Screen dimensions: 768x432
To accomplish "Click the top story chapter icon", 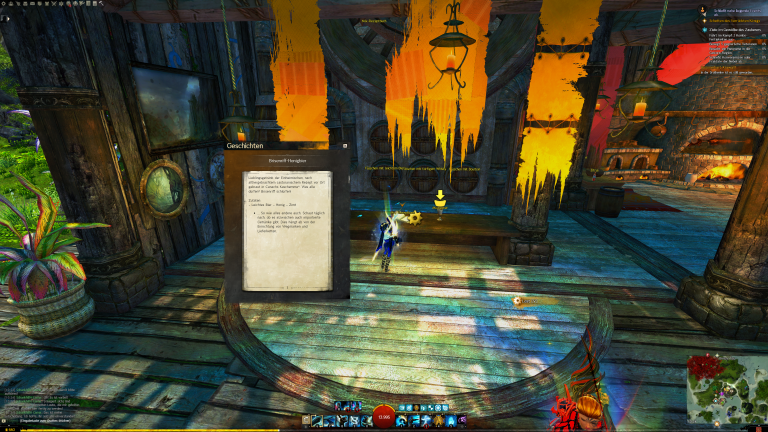I will 702,8.
